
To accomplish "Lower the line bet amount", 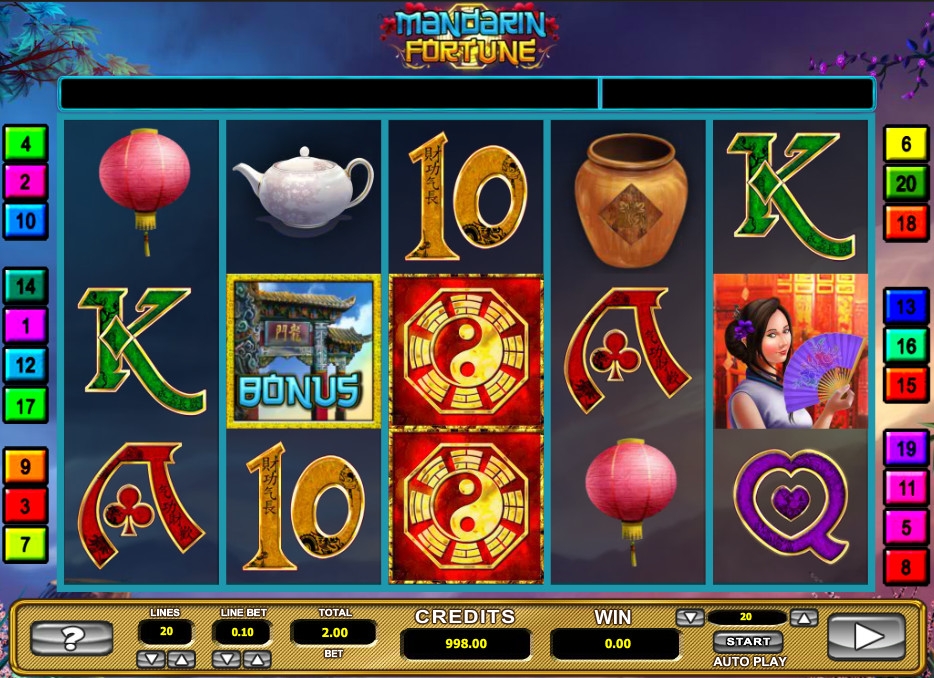I will 228,659.
